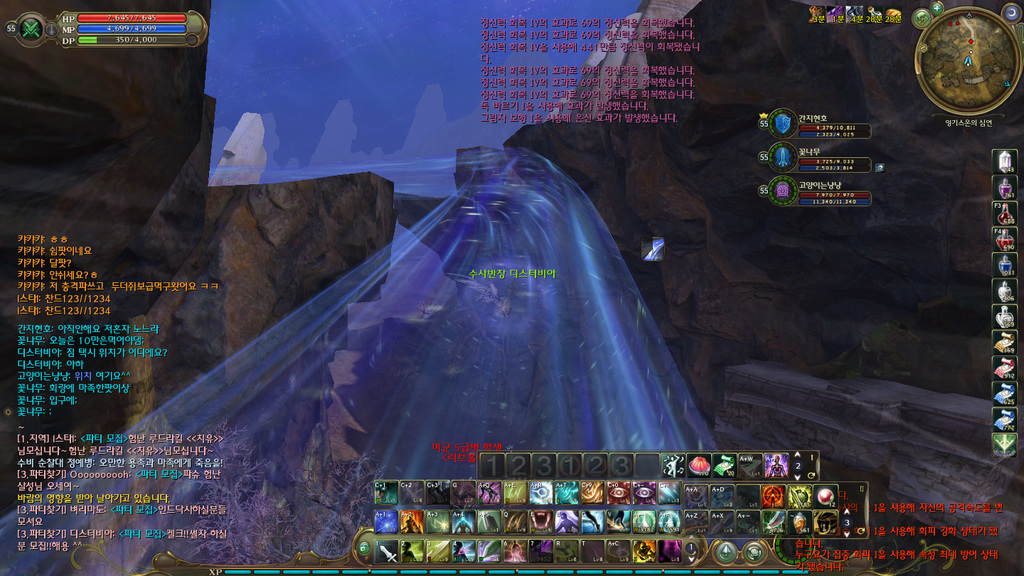Screen dimensions: 1024x576
Task: Click the green triangle gem button on the bottom bar
Action: 727,551
